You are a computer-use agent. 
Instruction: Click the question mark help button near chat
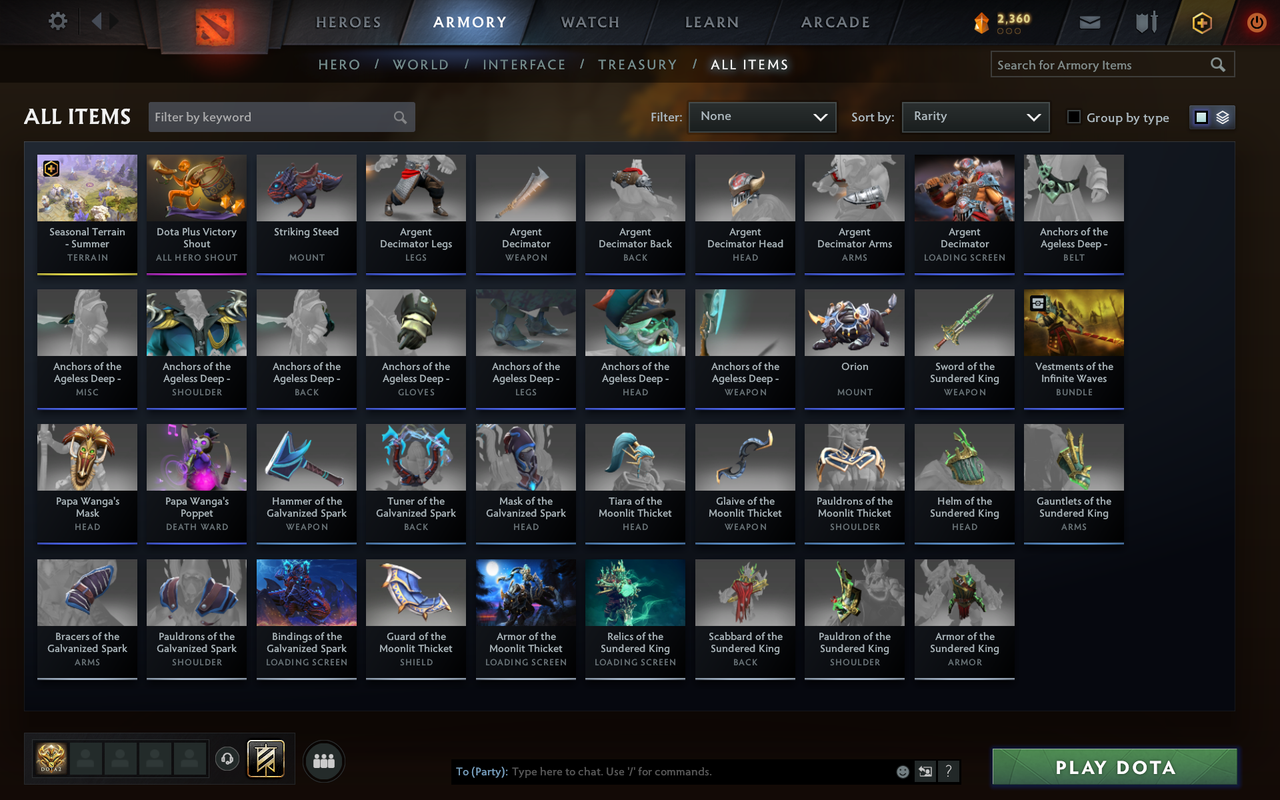(947, 771)
